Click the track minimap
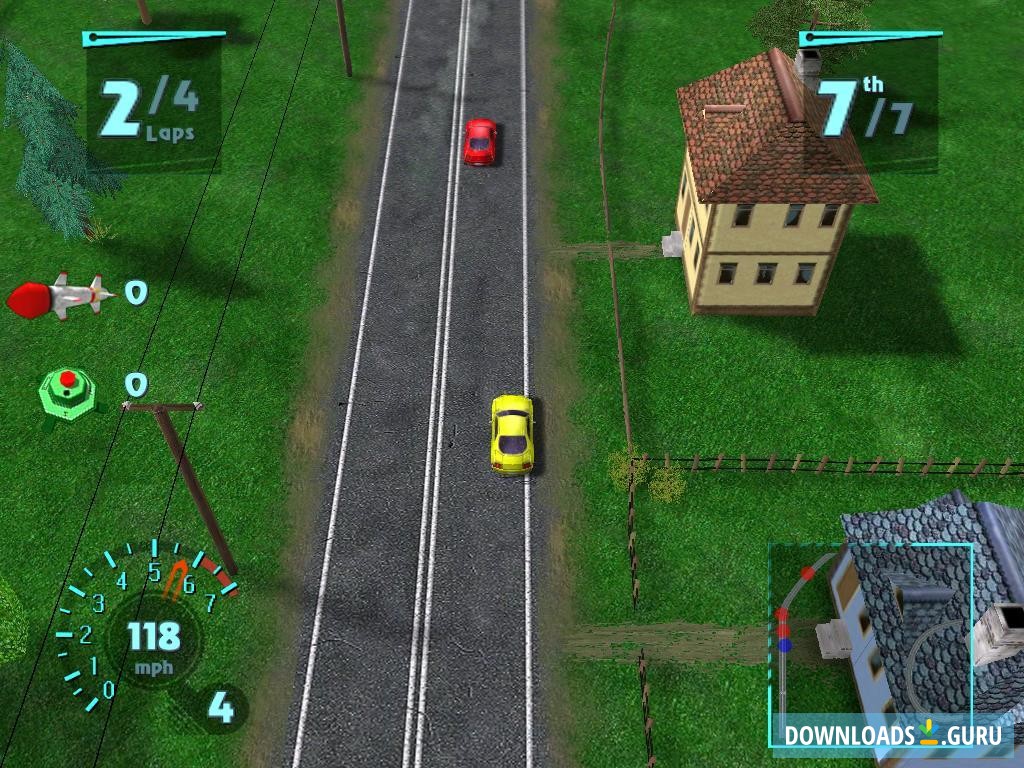Screen dimensions: 1024x768 click(869, 644)
